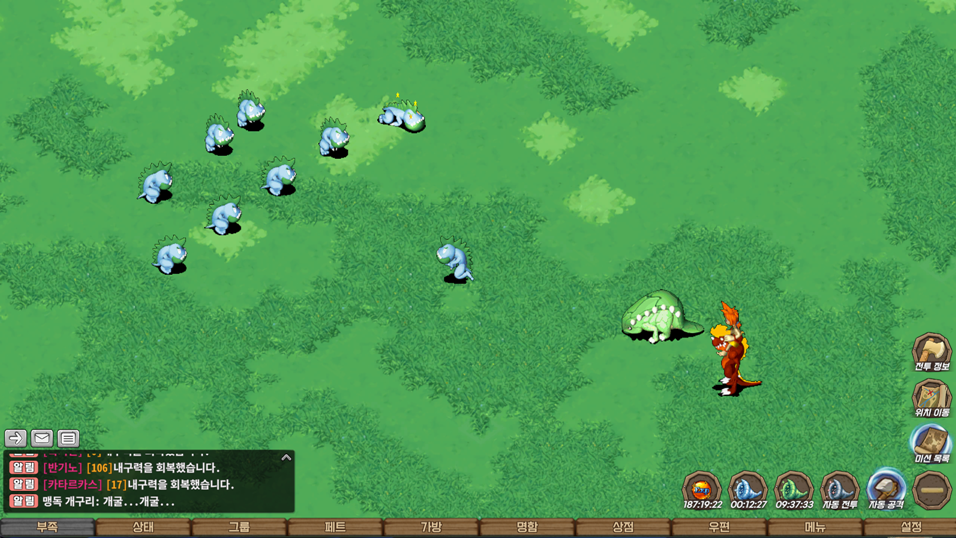Open the 페트 (pet) menu
The width and height of the screenshot is (956, 538).
[335, 527]
